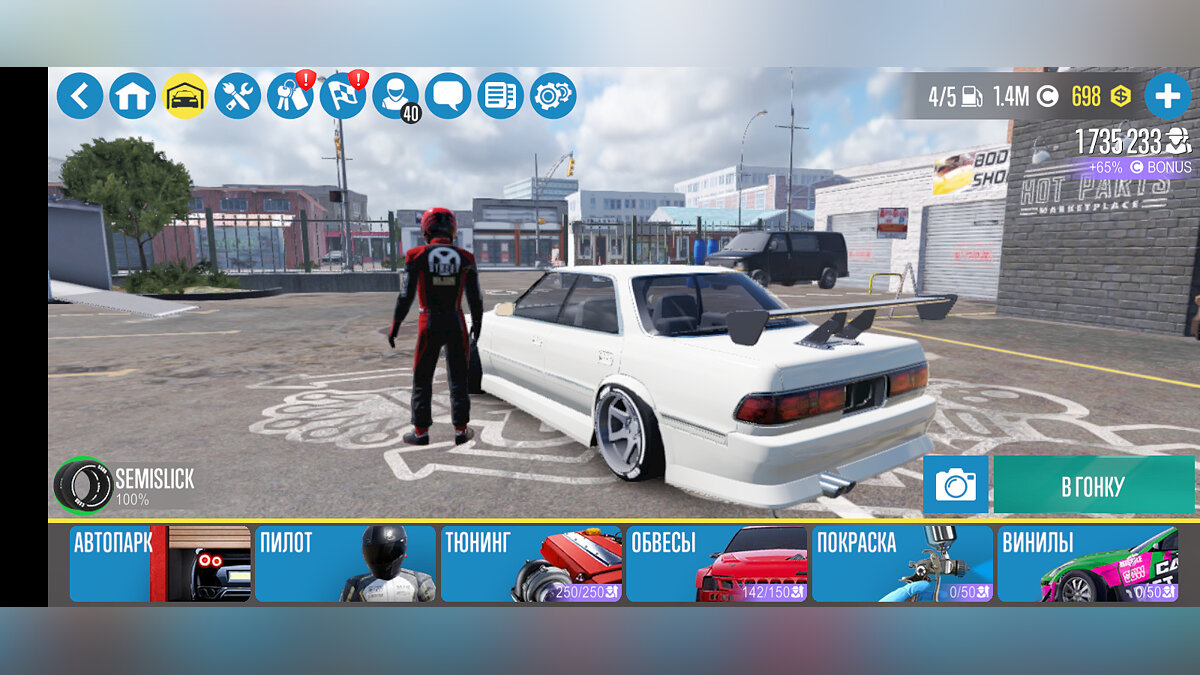Open the gear settings icon

pos(553,96)
